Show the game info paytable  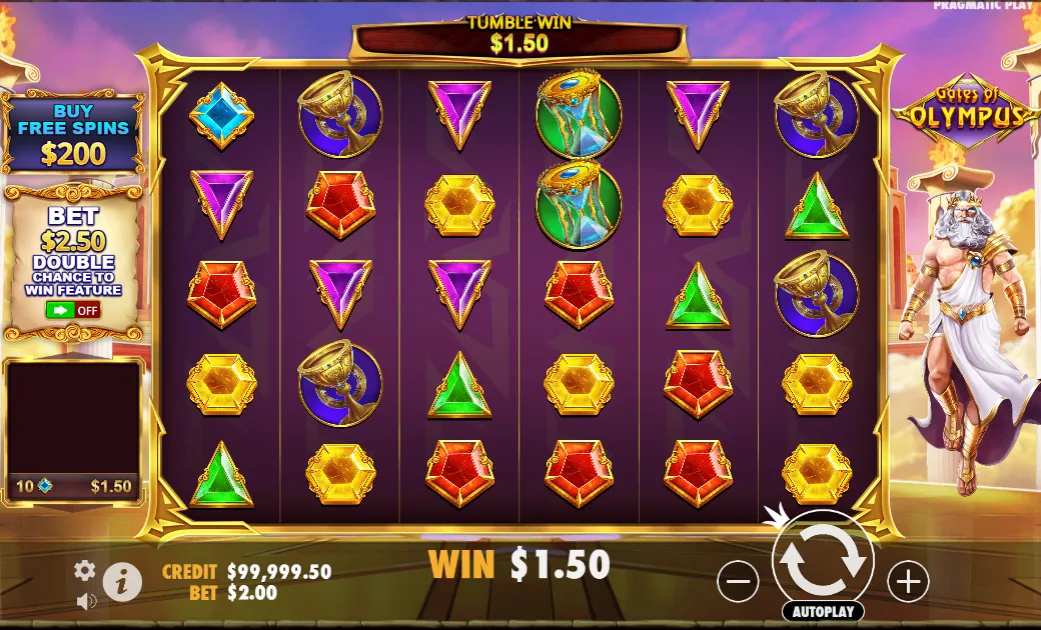tap(122, 581)
